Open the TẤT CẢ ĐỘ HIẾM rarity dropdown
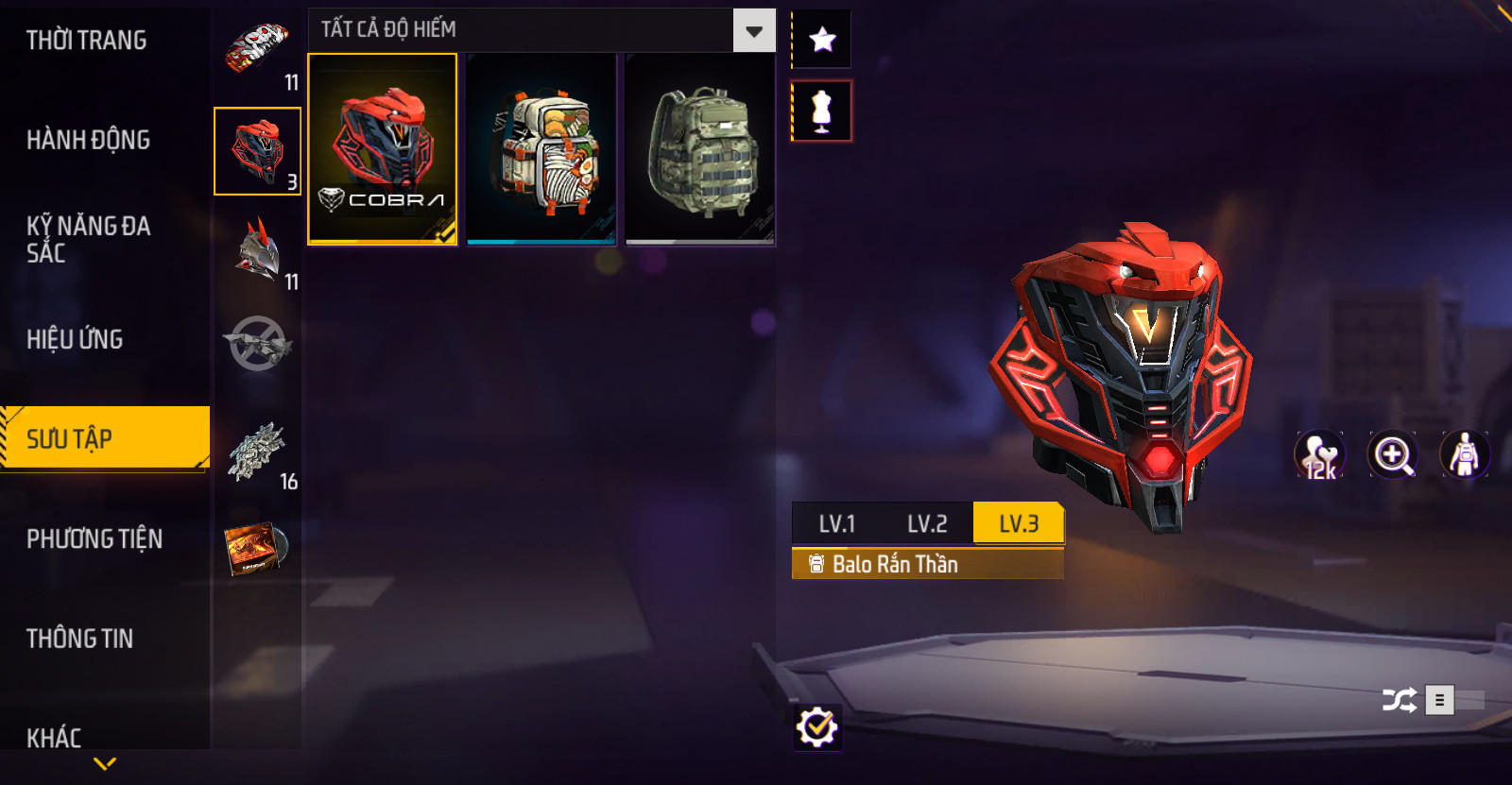Image resolution: width=1512 pixels, height=785 pixels. [753, 31]
